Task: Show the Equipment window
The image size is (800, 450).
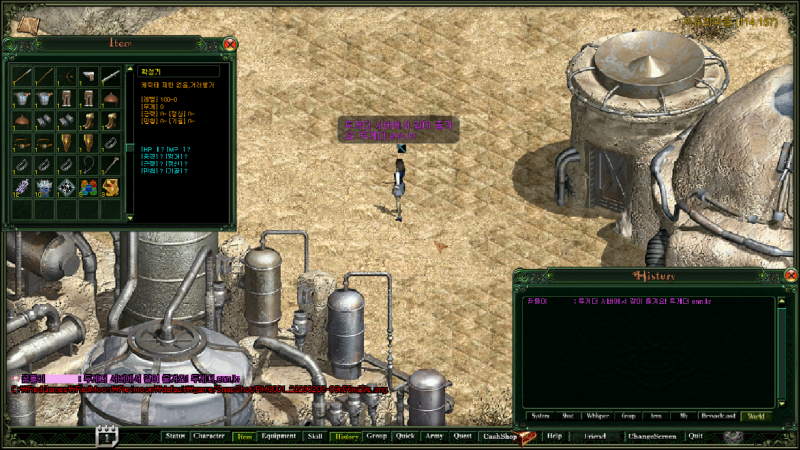Action: click(x=278, y=437)
